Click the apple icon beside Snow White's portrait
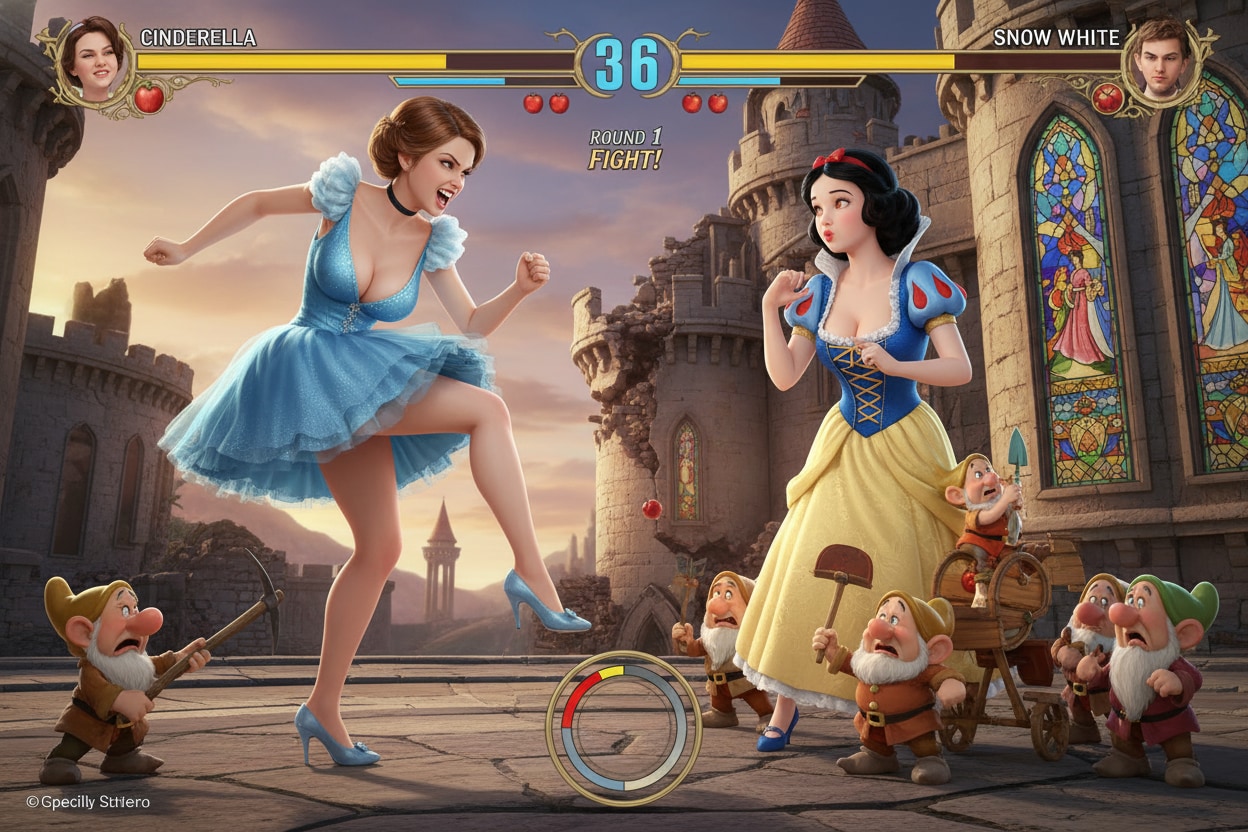1248x832 pixels. click(1107, 98)
